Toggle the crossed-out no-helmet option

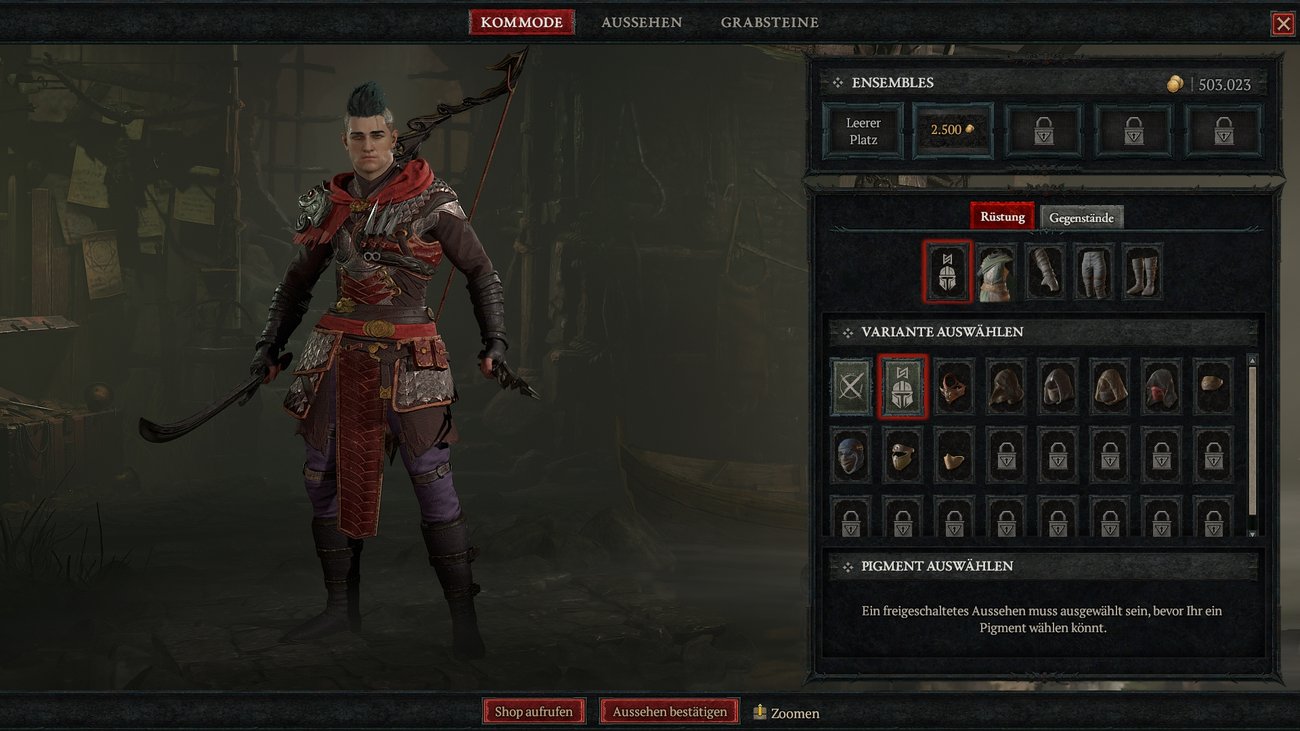tap(849, 387)
